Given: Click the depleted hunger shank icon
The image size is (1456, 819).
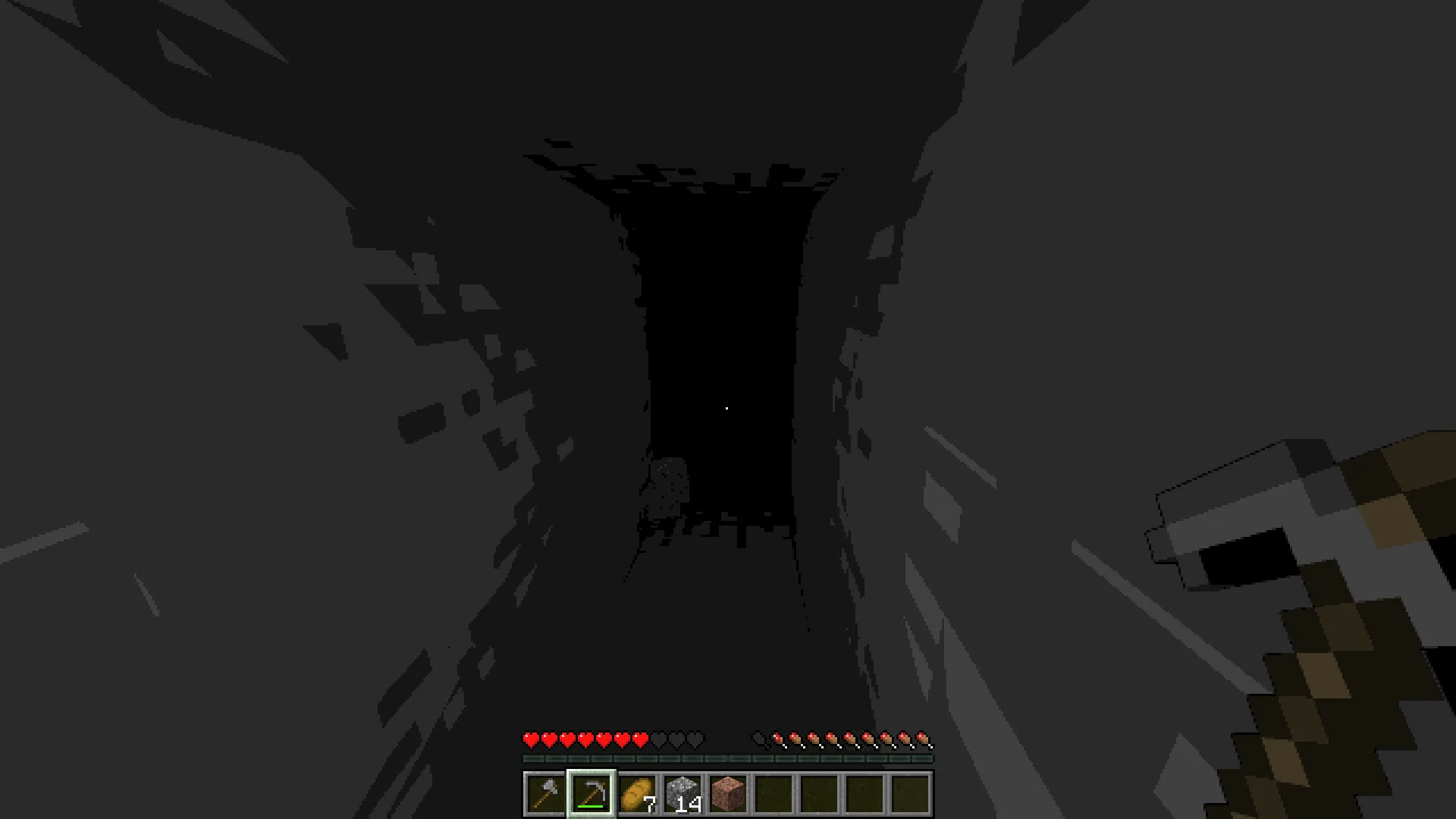Looking at the screenshot, I should (758, 736).
